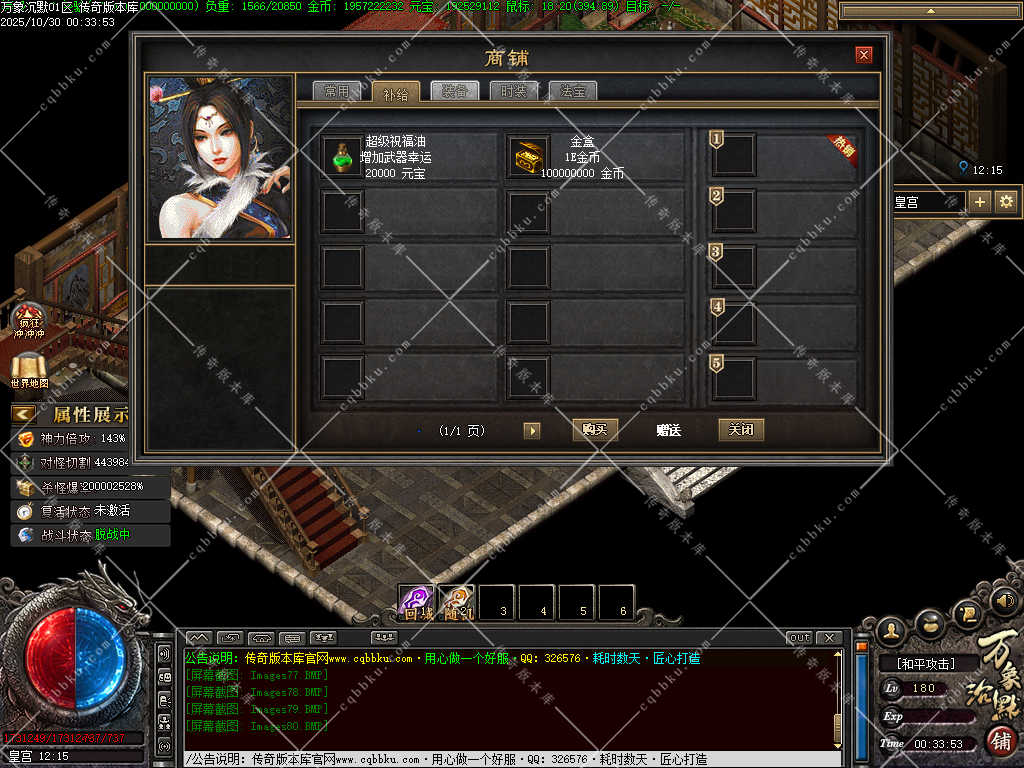Close the chat panel with X button
This screenshot has width=1024, height=768.
[x=829, y=637]
